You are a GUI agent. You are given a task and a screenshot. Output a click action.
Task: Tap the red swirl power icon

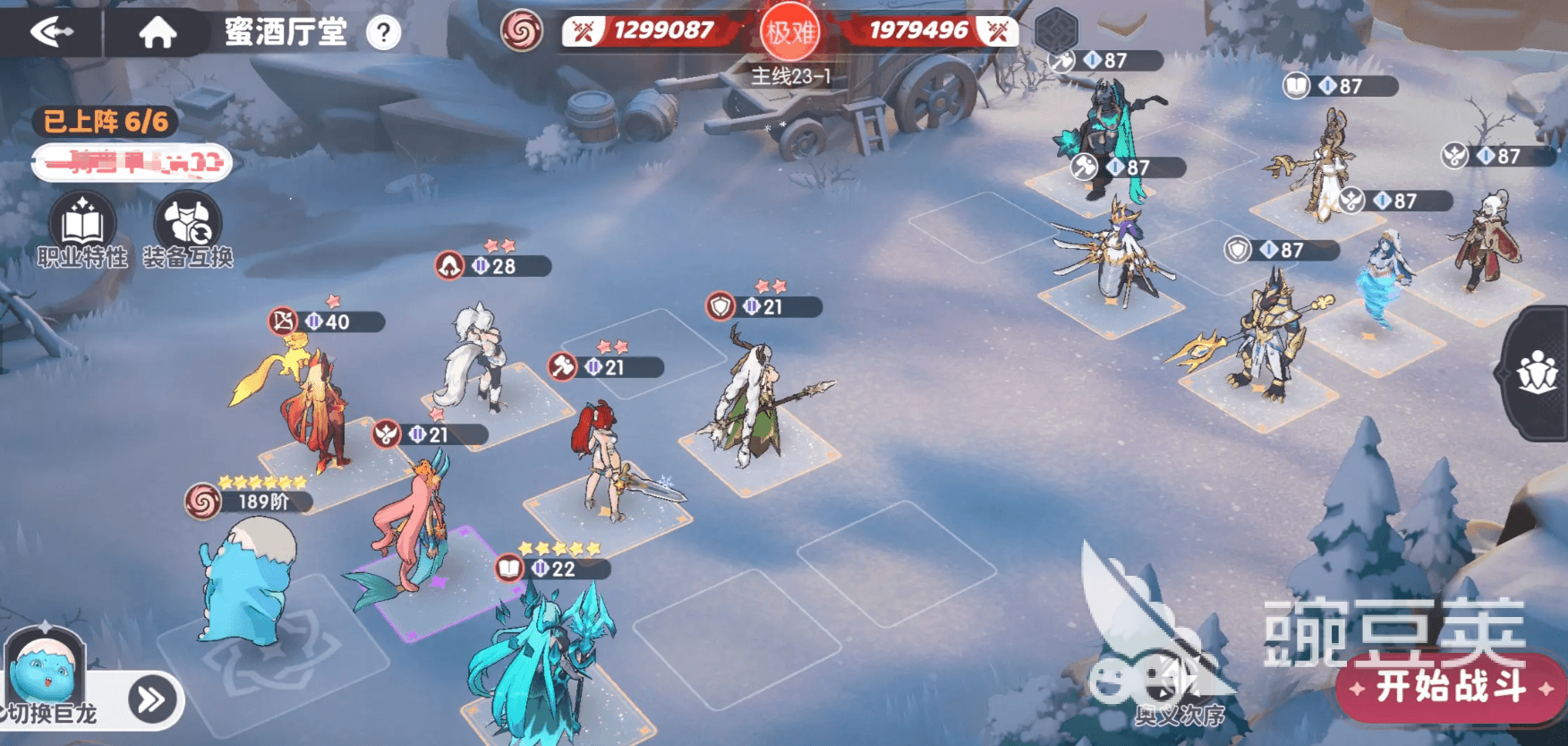(521, 32)
